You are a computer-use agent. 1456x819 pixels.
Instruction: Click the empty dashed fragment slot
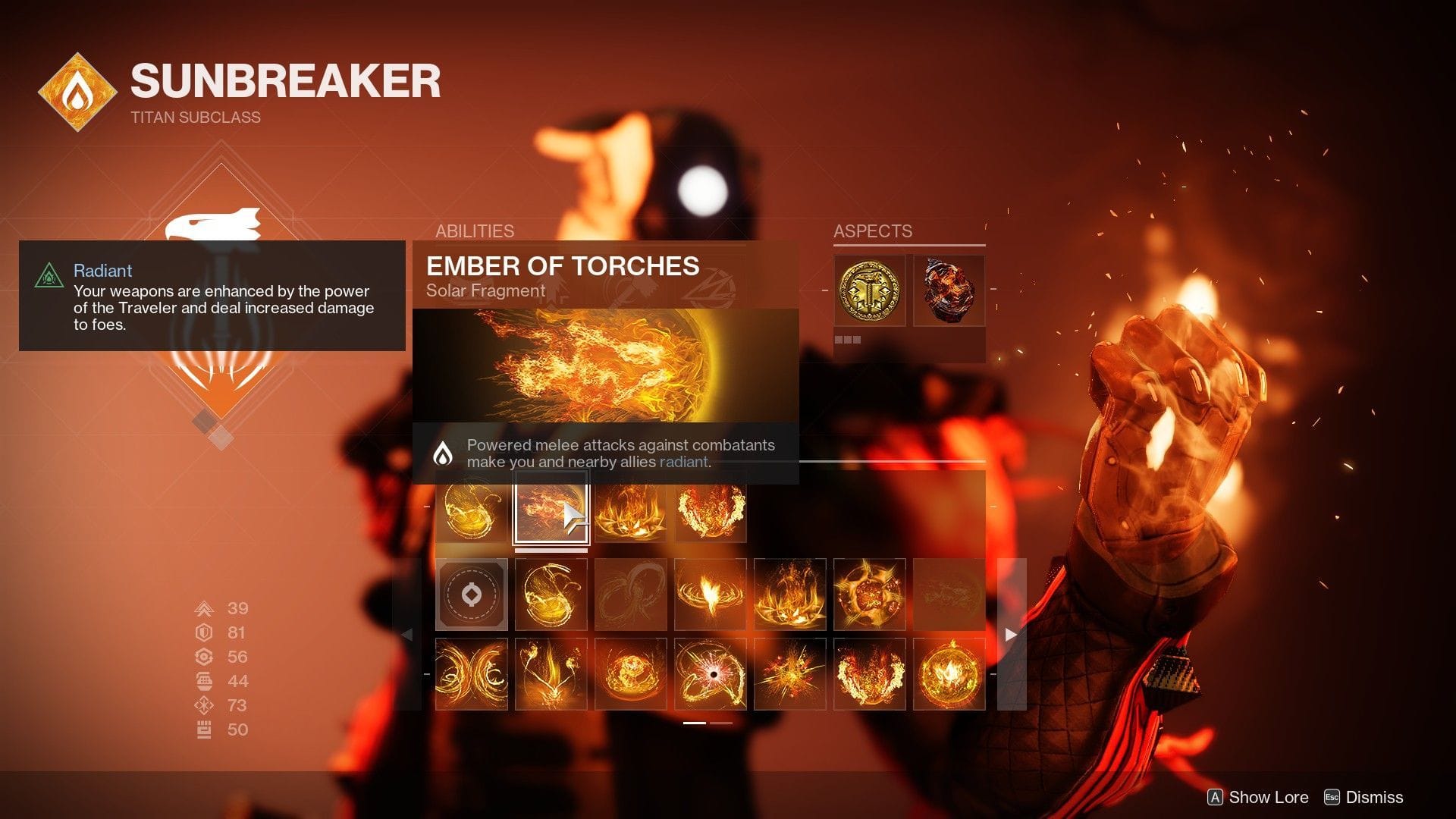click(472, 595)
